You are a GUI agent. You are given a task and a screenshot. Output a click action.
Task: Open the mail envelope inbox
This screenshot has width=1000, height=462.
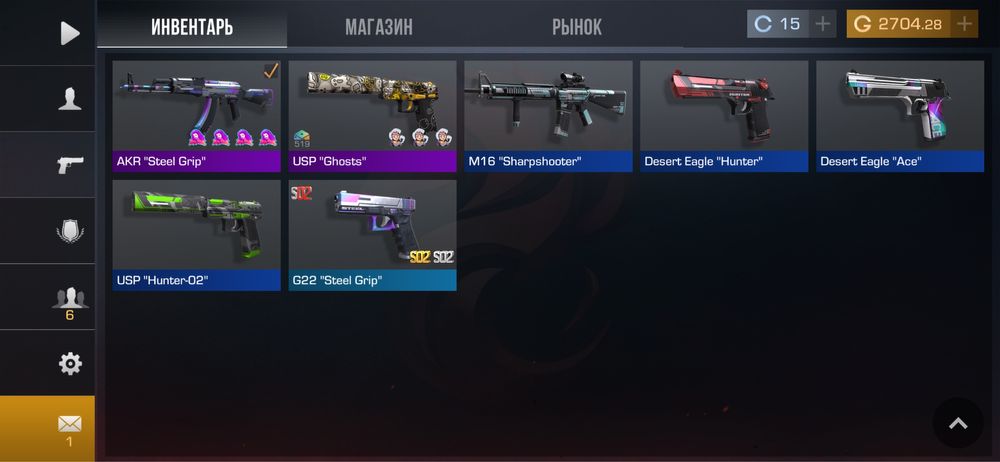(x=69, y=428)
